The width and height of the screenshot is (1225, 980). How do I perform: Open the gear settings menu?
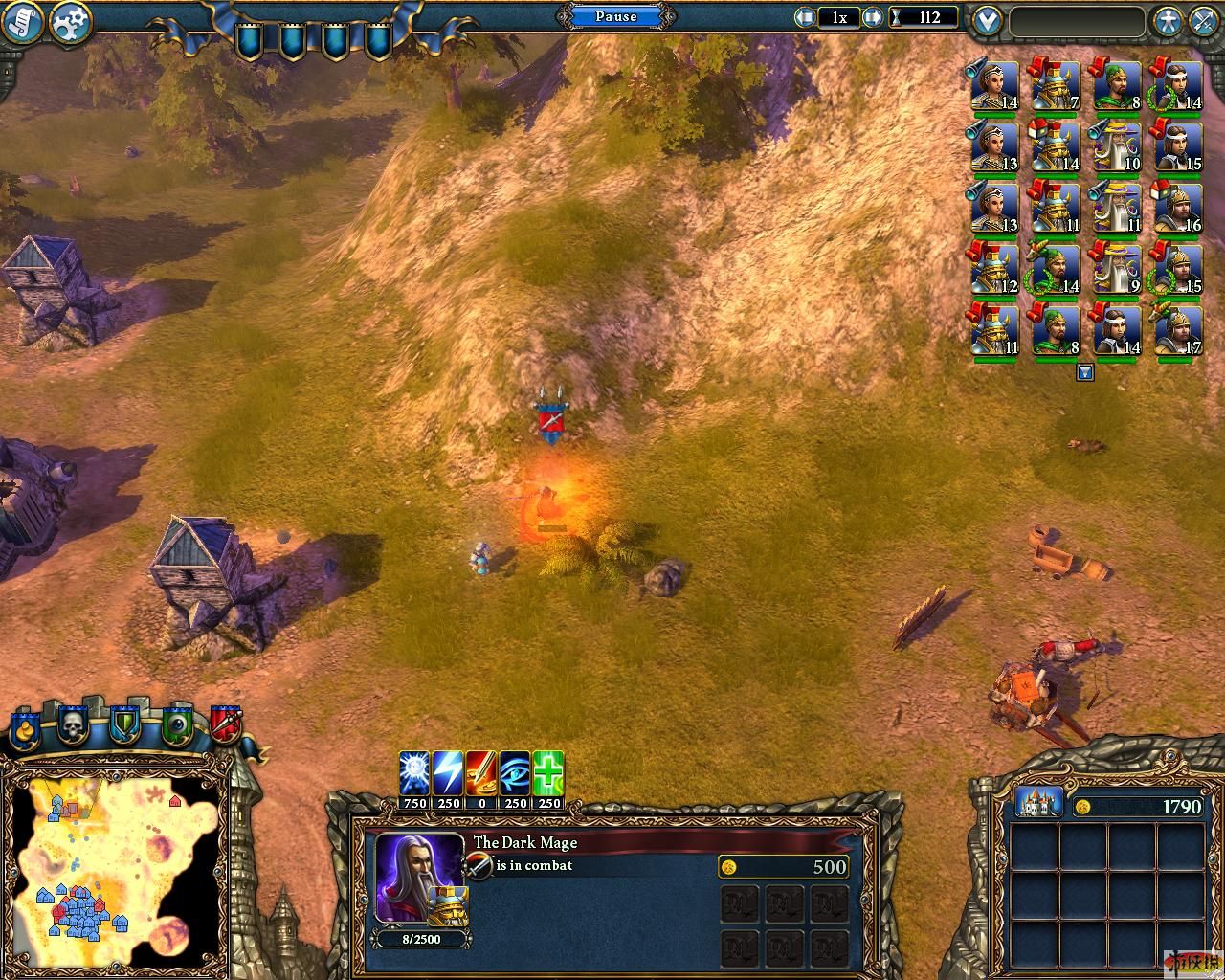69,23
